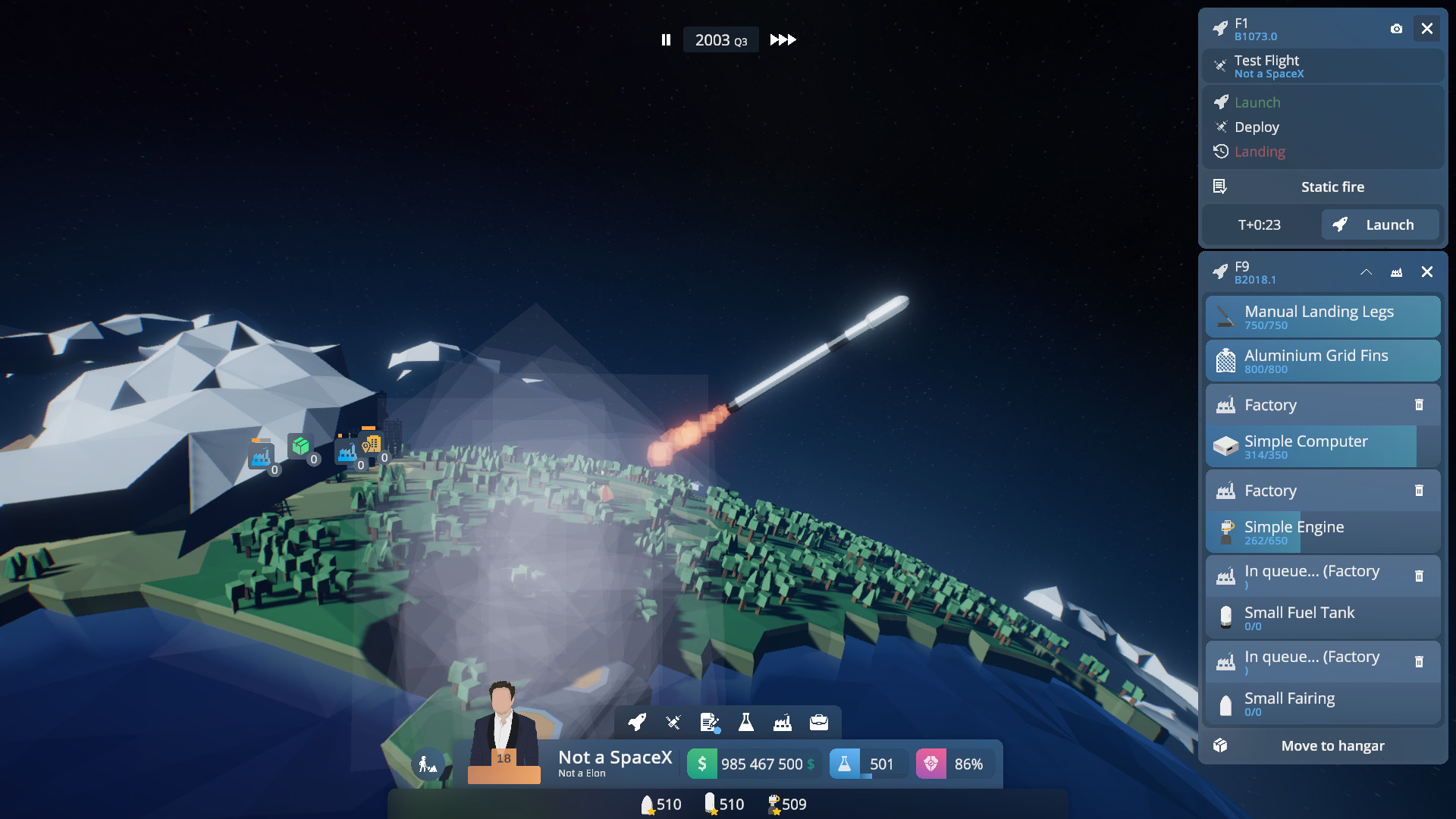Image resolution: width=1456 pixels, height=819 pixels.
Task: Open the research flask menu
Action: click(x=746, y=722)
